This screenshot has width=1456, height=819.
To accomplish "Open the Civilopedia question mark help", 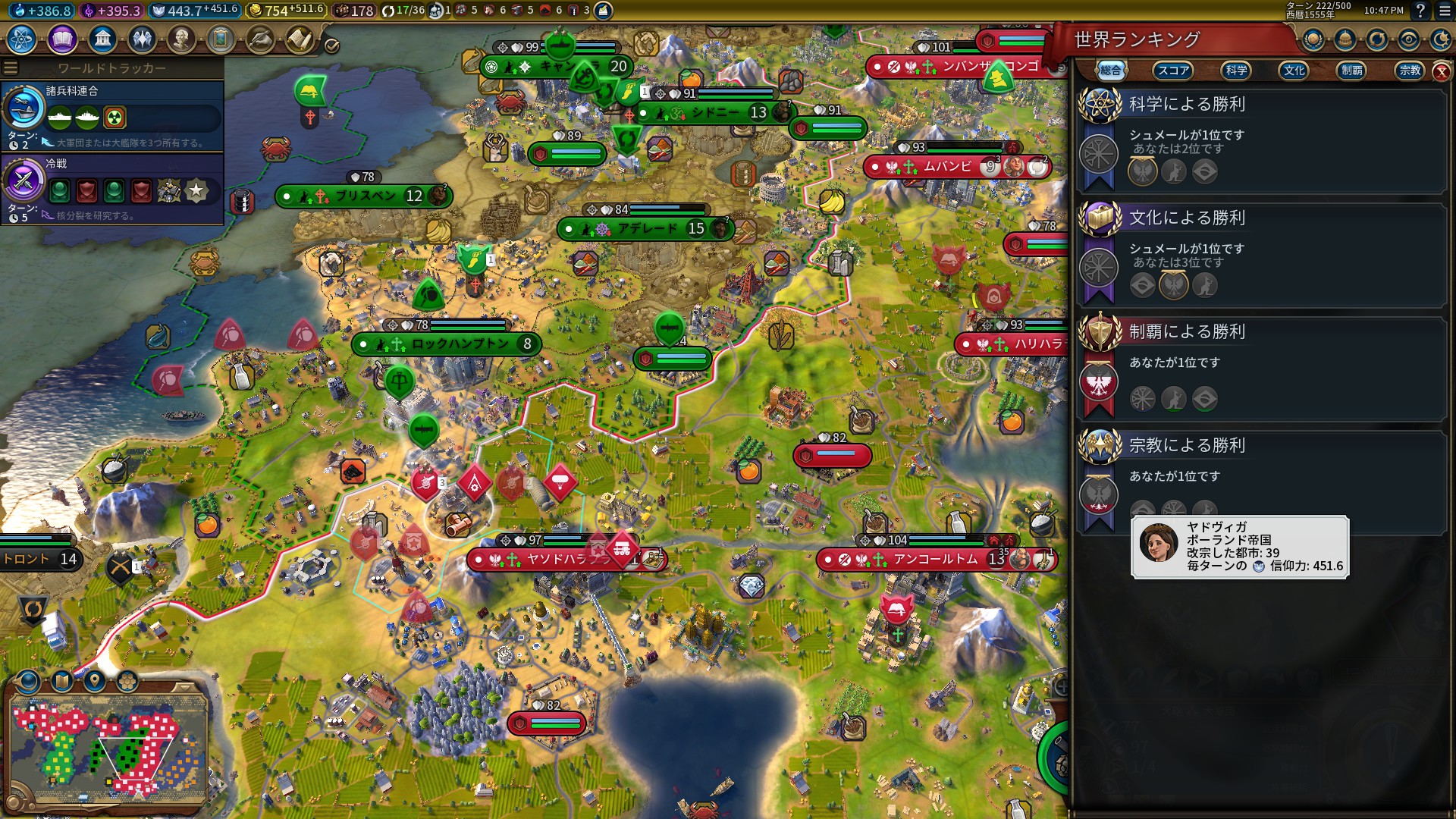I will coord(1420,11).
